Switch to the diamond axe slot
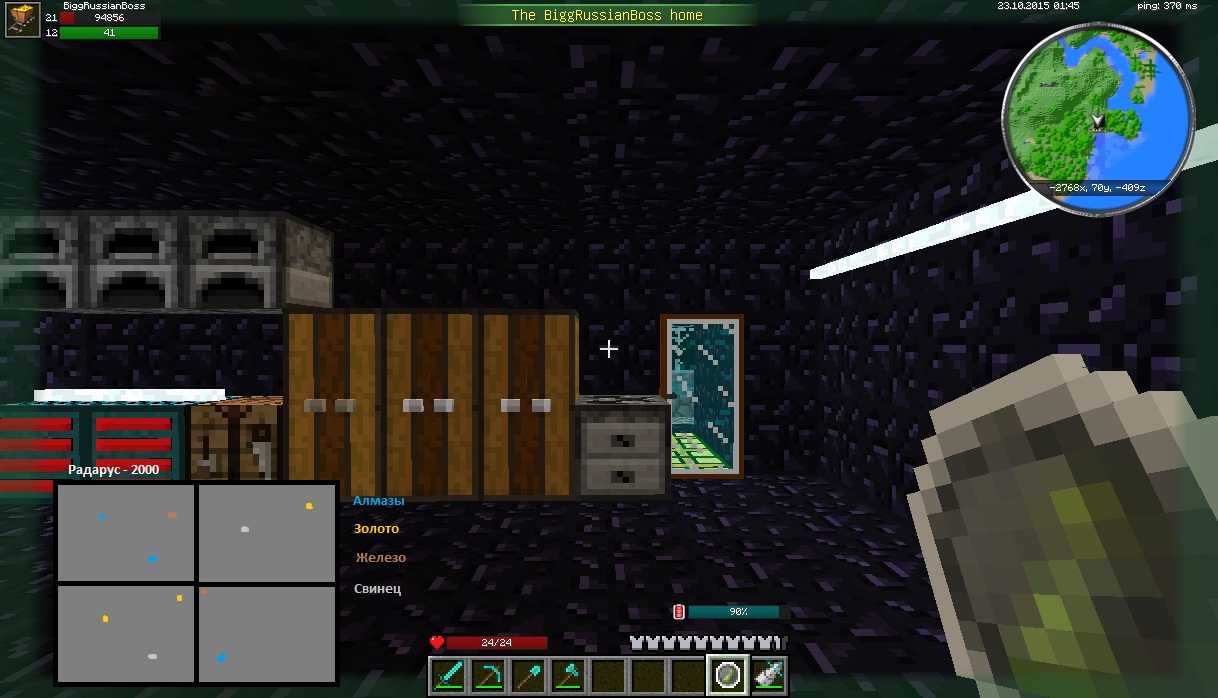 click(x=568, y=675)
